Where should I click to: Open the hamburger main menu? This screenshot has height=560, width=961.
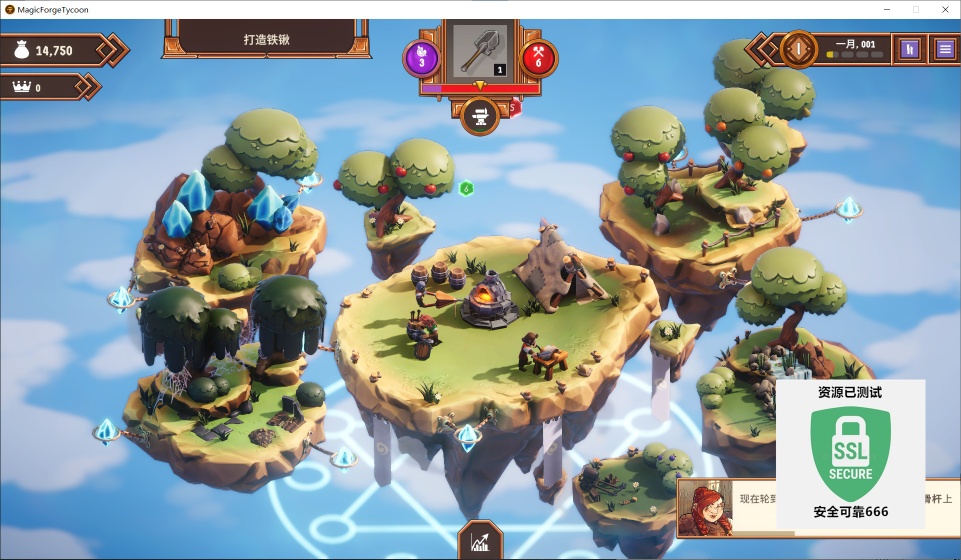click(944, 48)
